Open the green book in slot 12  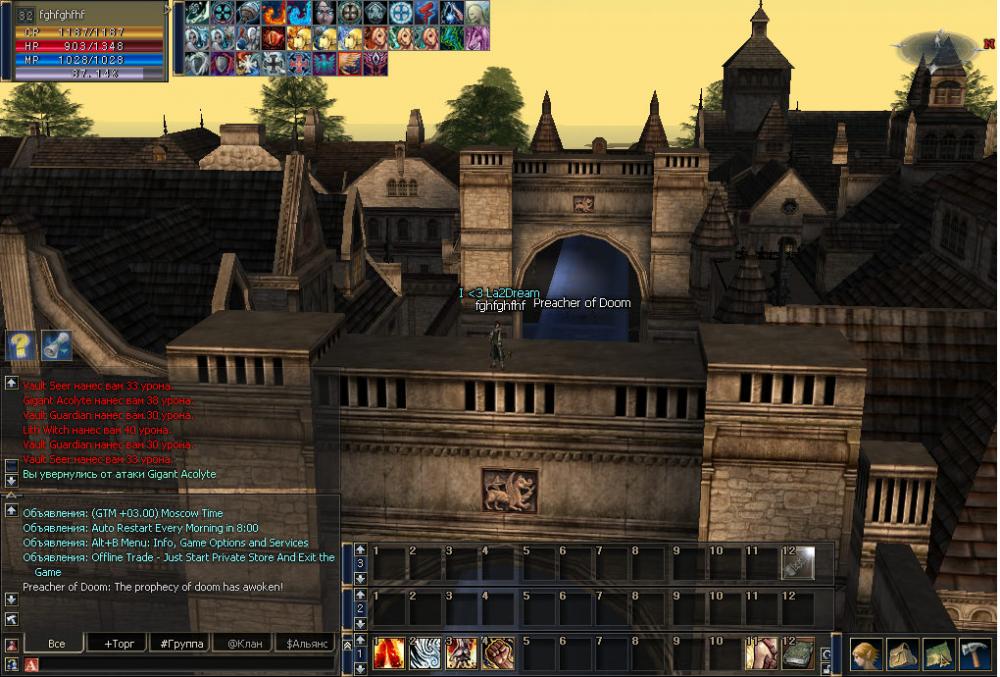(x=799, y=654)
